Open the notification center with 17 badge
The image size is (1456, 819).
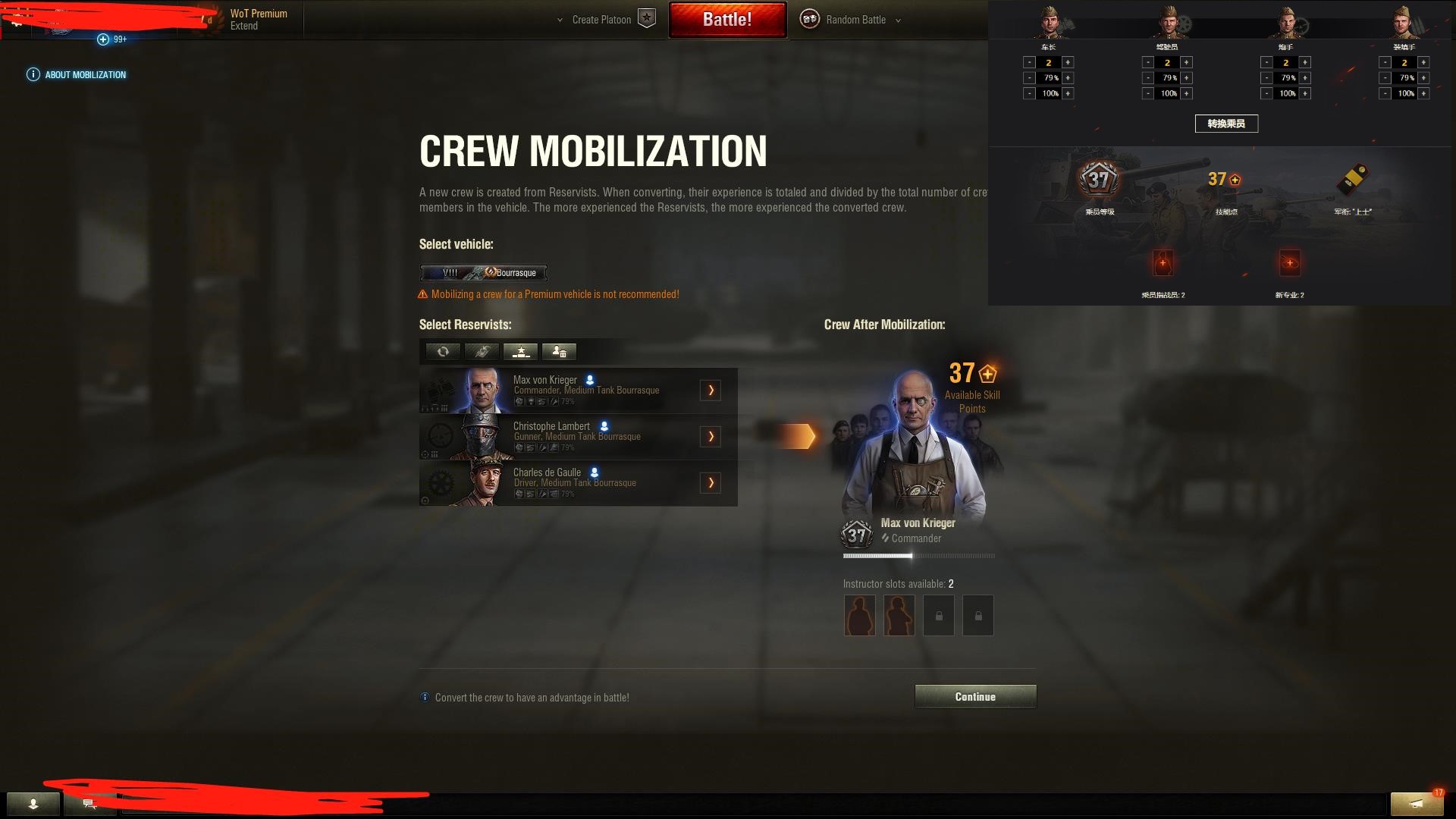1416,803
